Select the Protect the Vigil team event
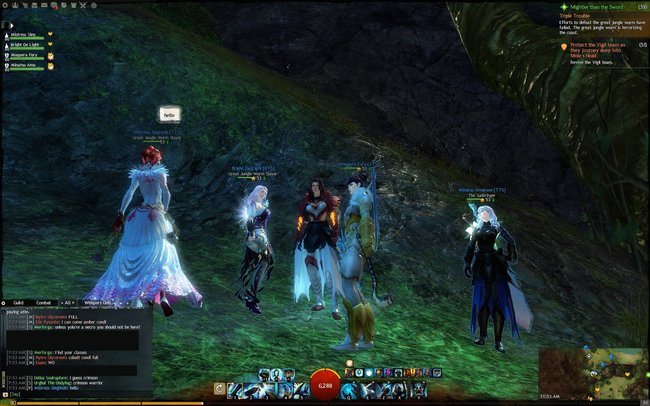 click(x=598, y=48)
